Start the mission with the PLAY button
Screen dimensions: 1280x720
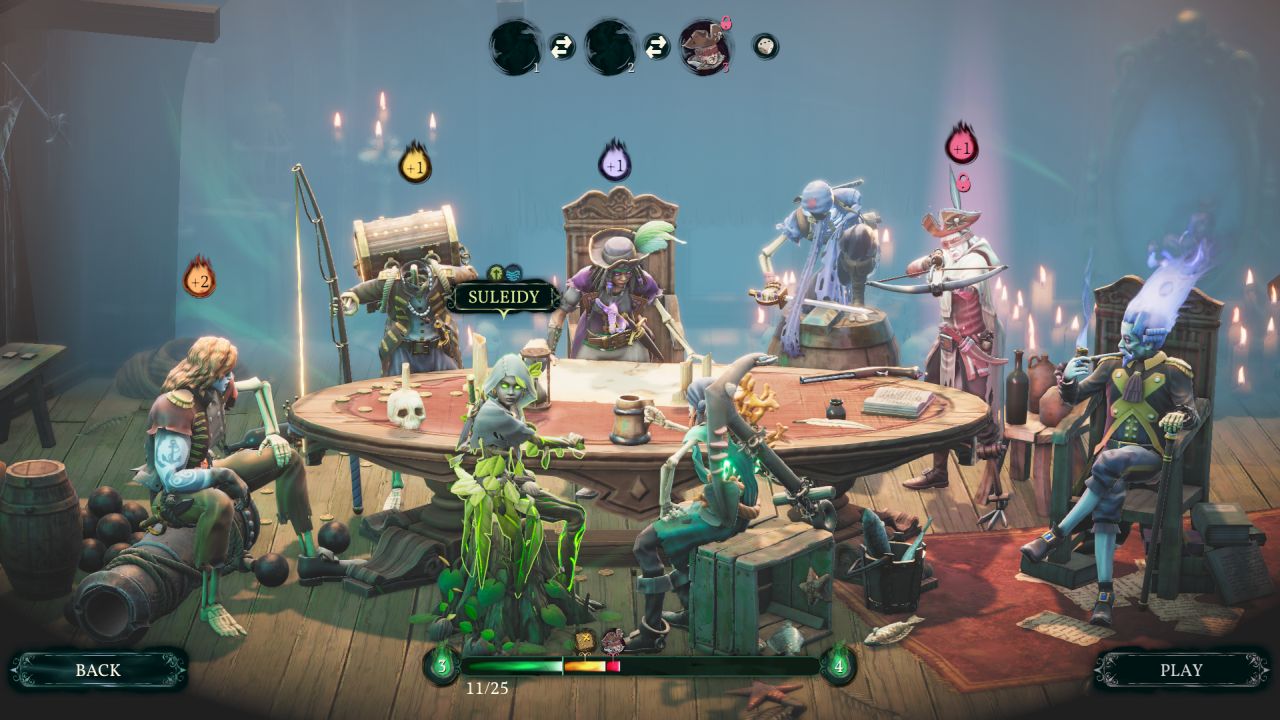click(x=1181, y=670)
